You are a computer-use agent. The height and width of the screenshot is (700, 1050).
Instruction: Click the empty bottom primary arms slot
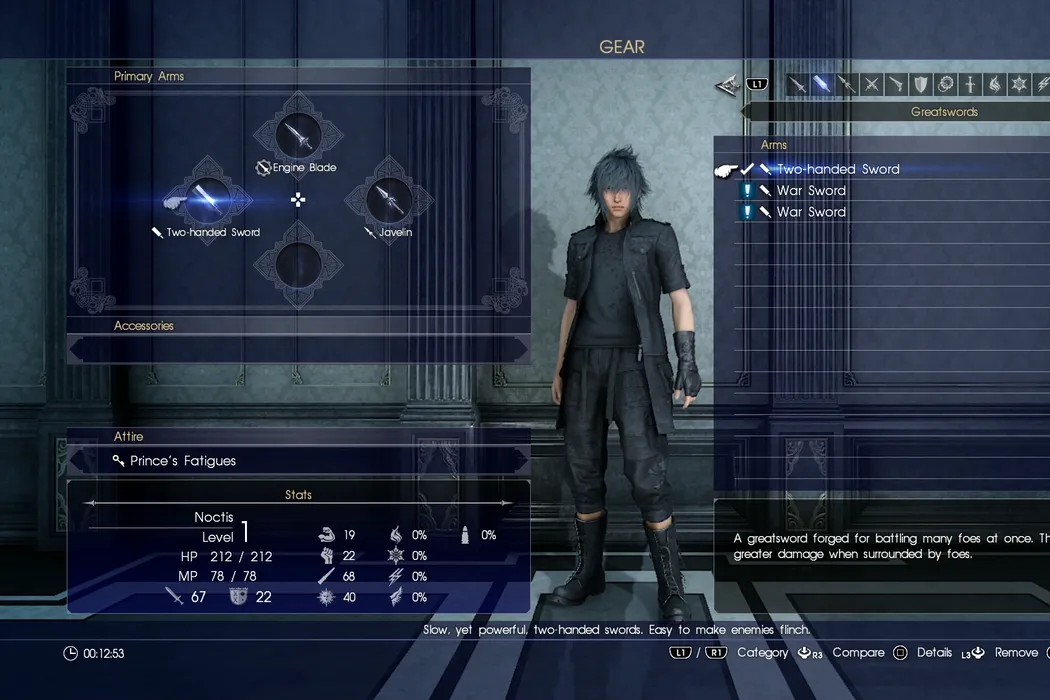(297, 264)
